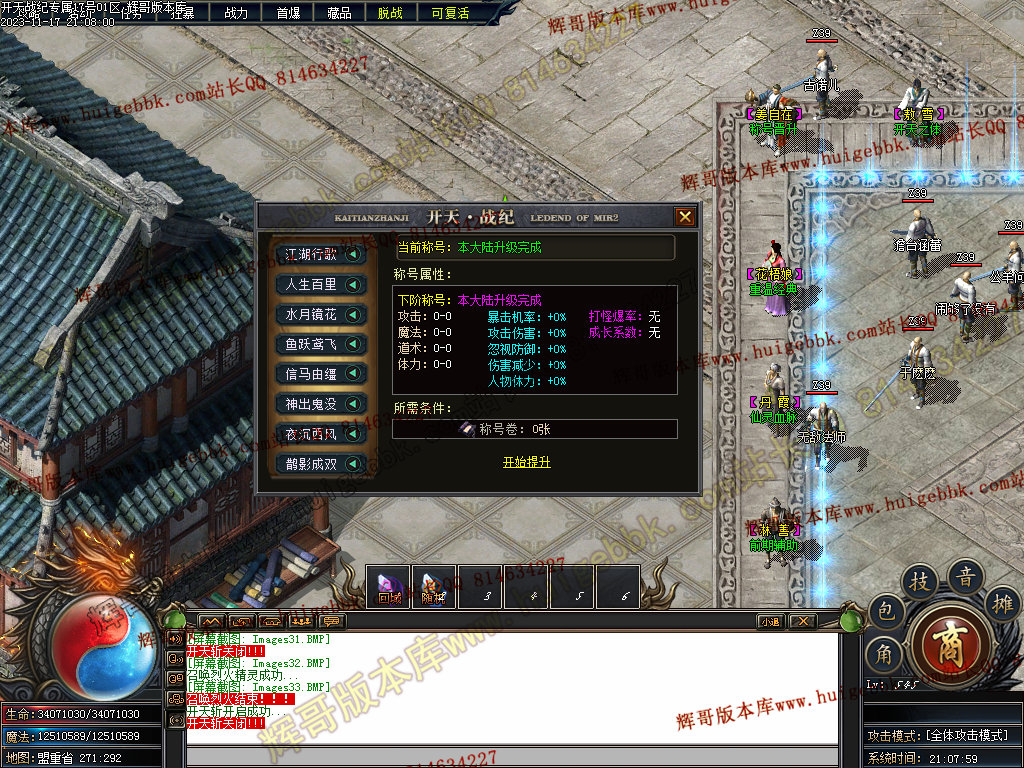Select the 江湖行歌 title entry

(x=320, y=255)
